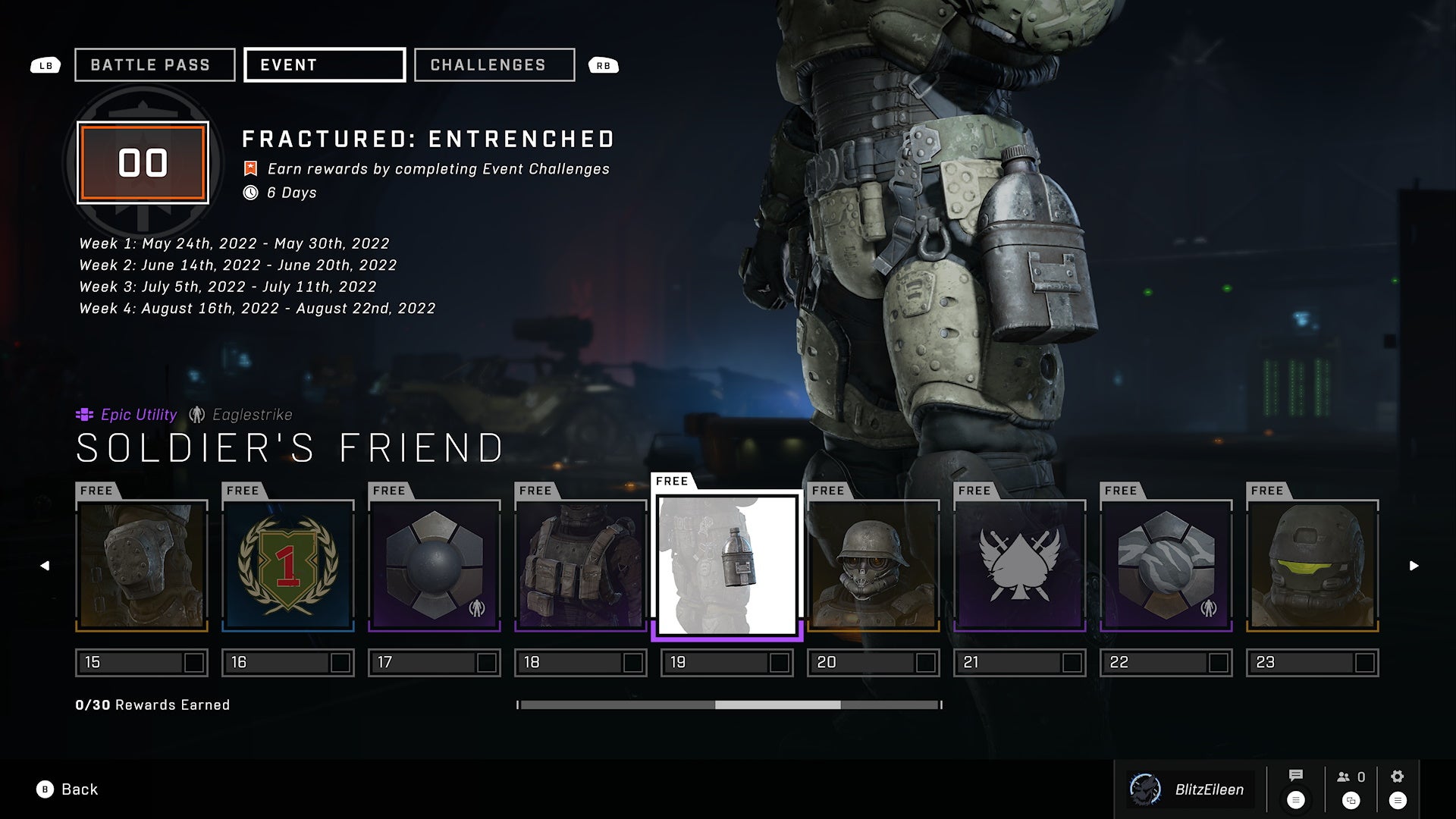The height and width of the screenshot is (819, 1456).
Task: Select the tier 23 yellow visor helmet
Action: tap(1313, 566)
